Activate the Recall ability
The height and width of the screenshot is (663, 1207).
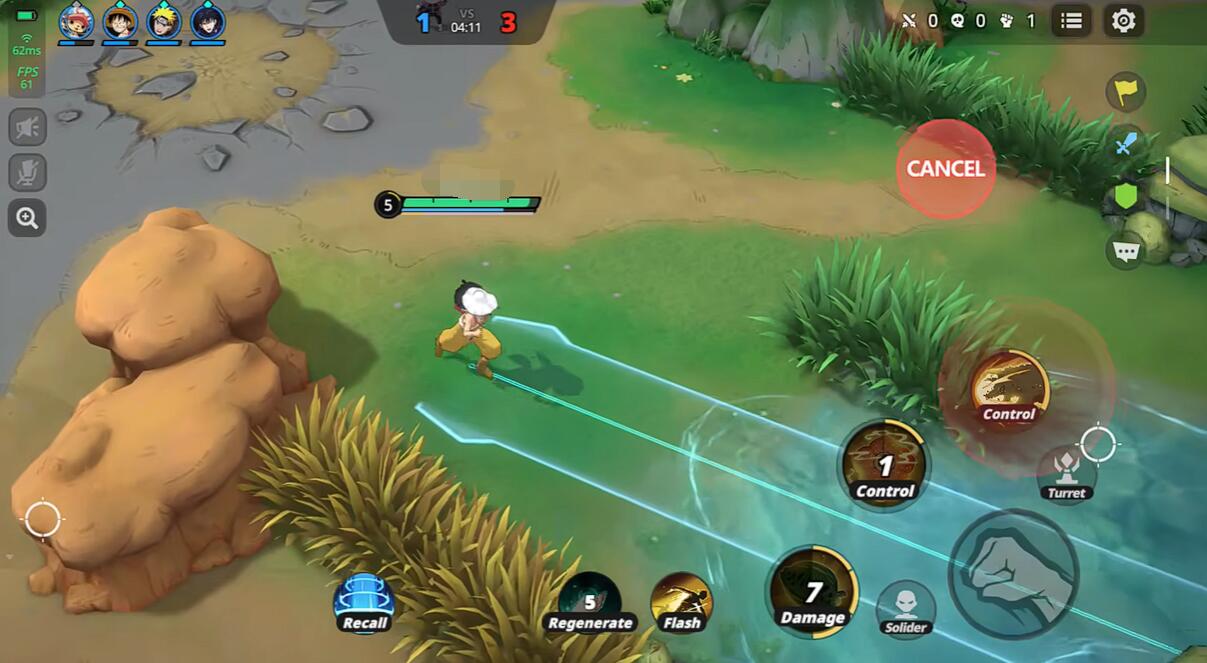364,602
